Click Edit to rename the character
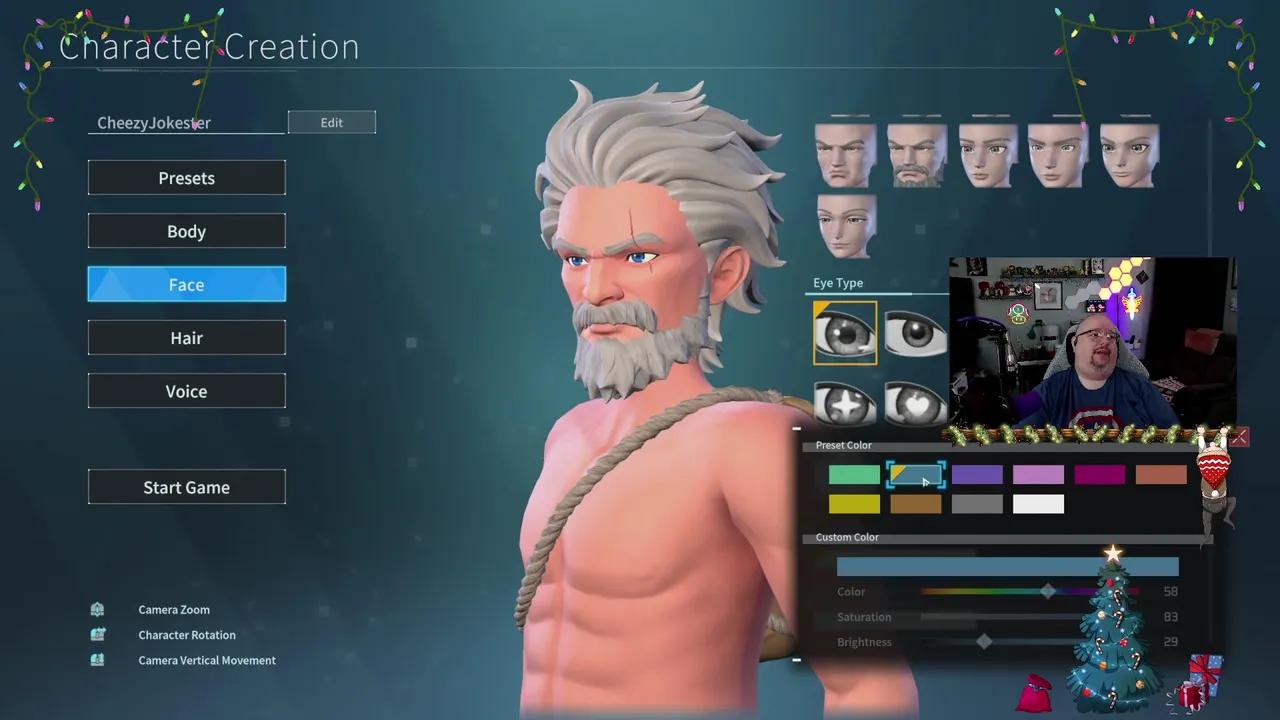The width and height of the screenshot is (1280, 720). pyautogui.click(x=331, y=122)
